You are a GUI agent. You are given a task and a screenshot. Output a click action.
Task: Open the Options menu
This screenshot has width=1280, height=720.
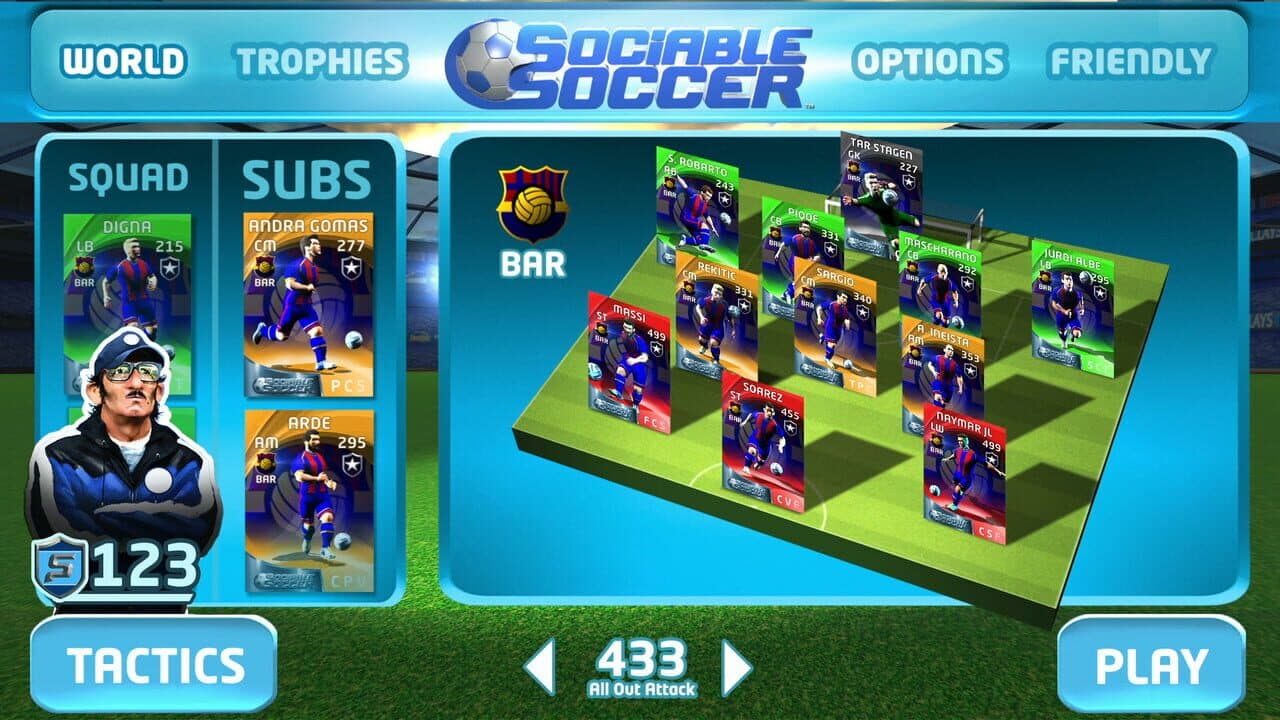click(x=929, y=62)
